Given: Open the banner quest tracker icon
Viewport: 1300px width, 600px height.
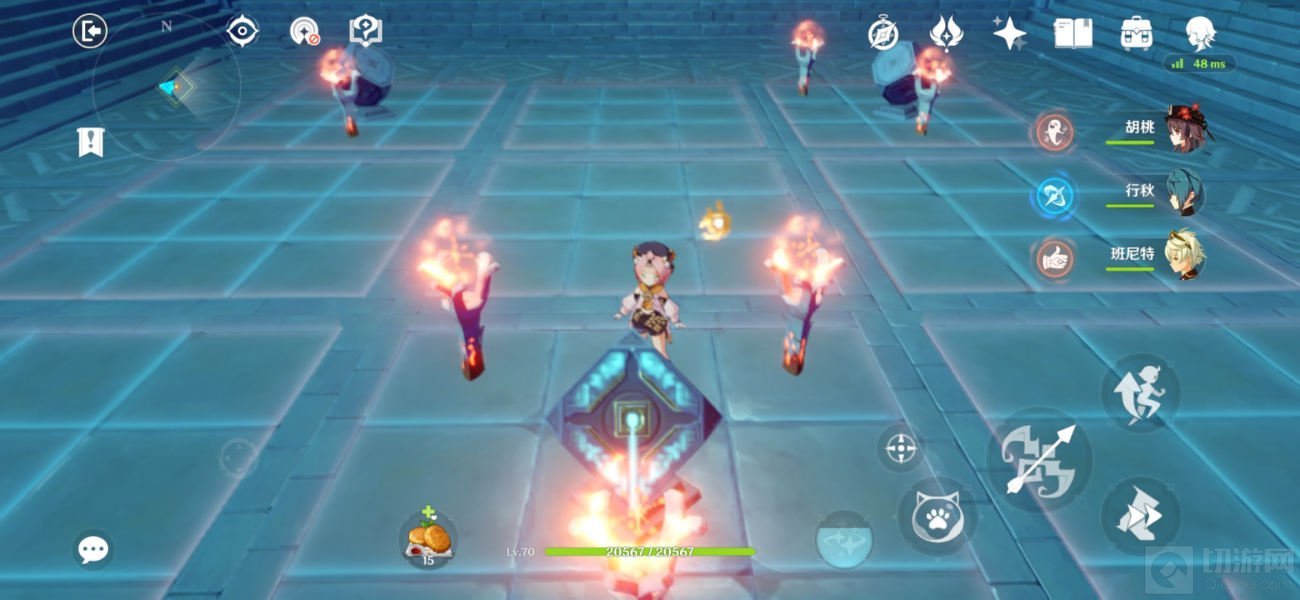Looking at the screenshot, I should click(91, 142).
